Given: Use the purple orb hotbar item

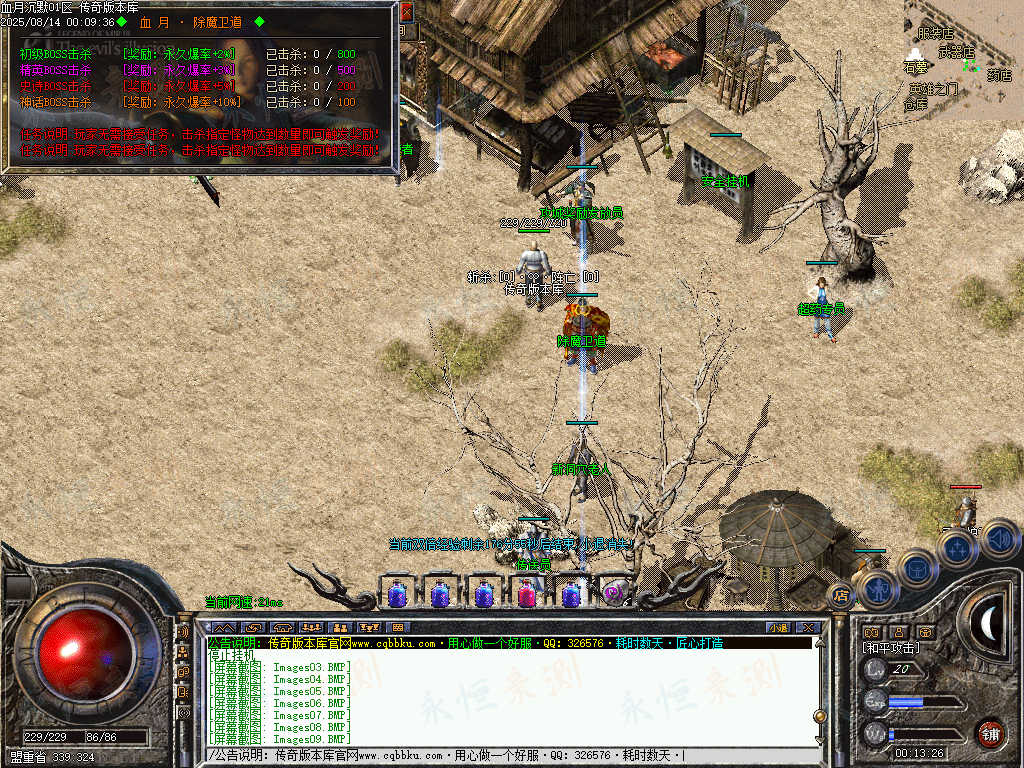Looking at the screenshot, I should pos(614,594).
